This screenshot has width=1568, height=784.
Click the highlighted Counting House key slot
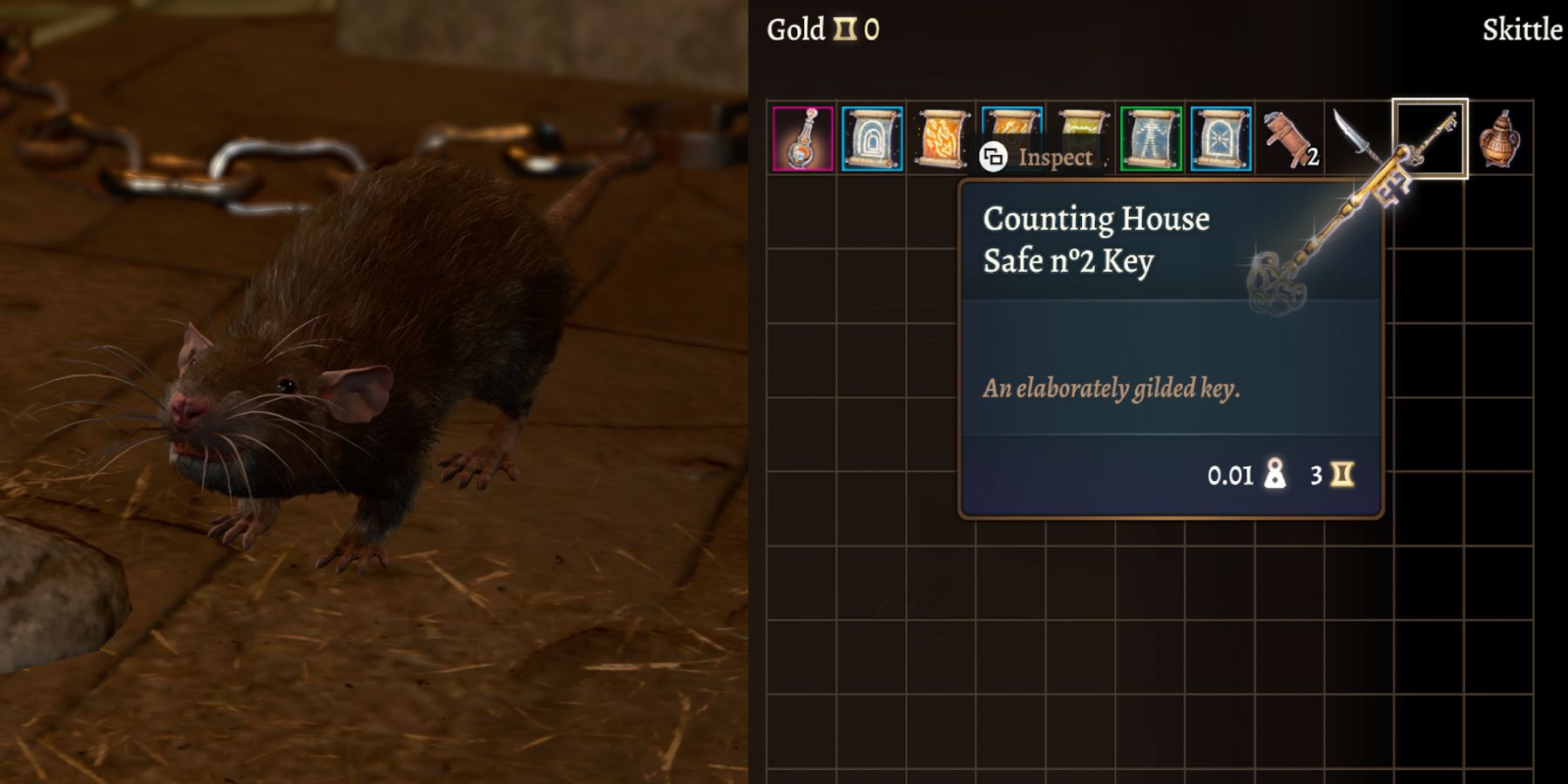pos(1430,139)
